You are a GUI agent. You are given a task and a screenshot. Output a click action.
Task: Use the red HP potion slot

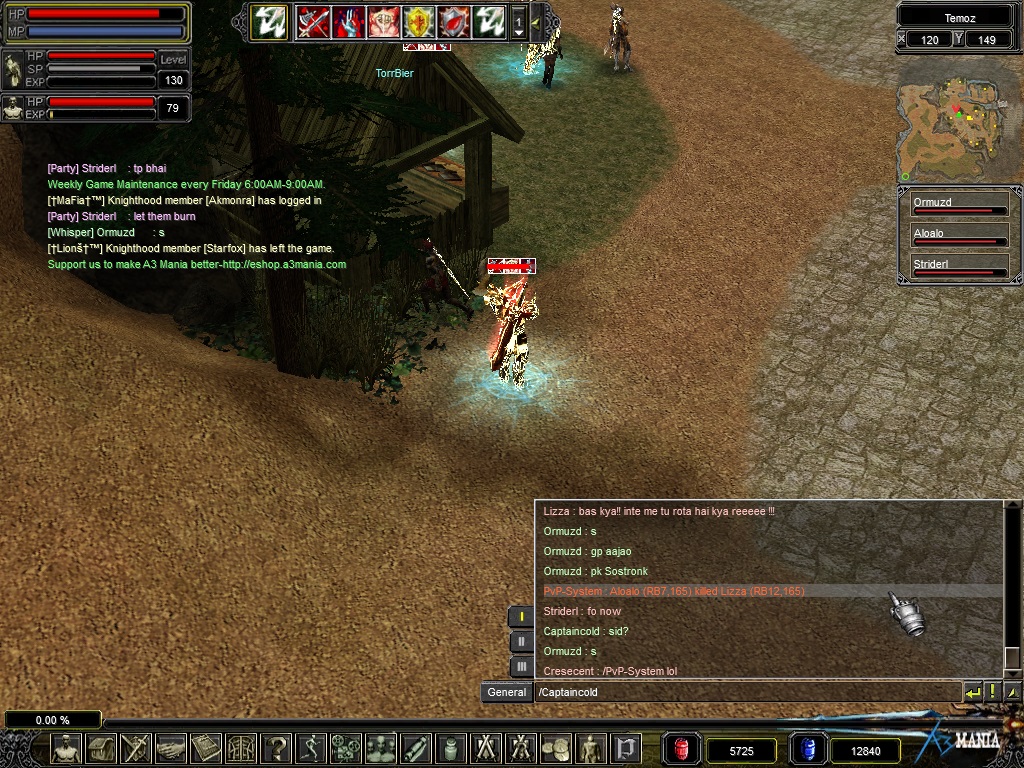coord(682,749)
